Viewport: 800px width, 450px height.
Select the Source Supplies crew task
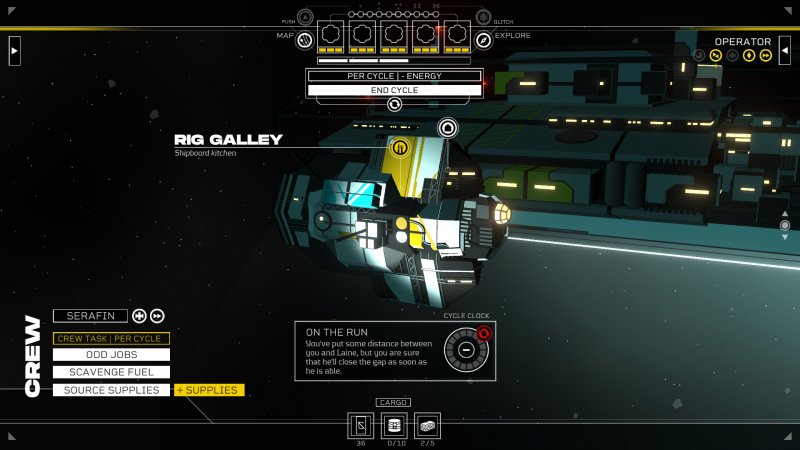click(111, 390)
